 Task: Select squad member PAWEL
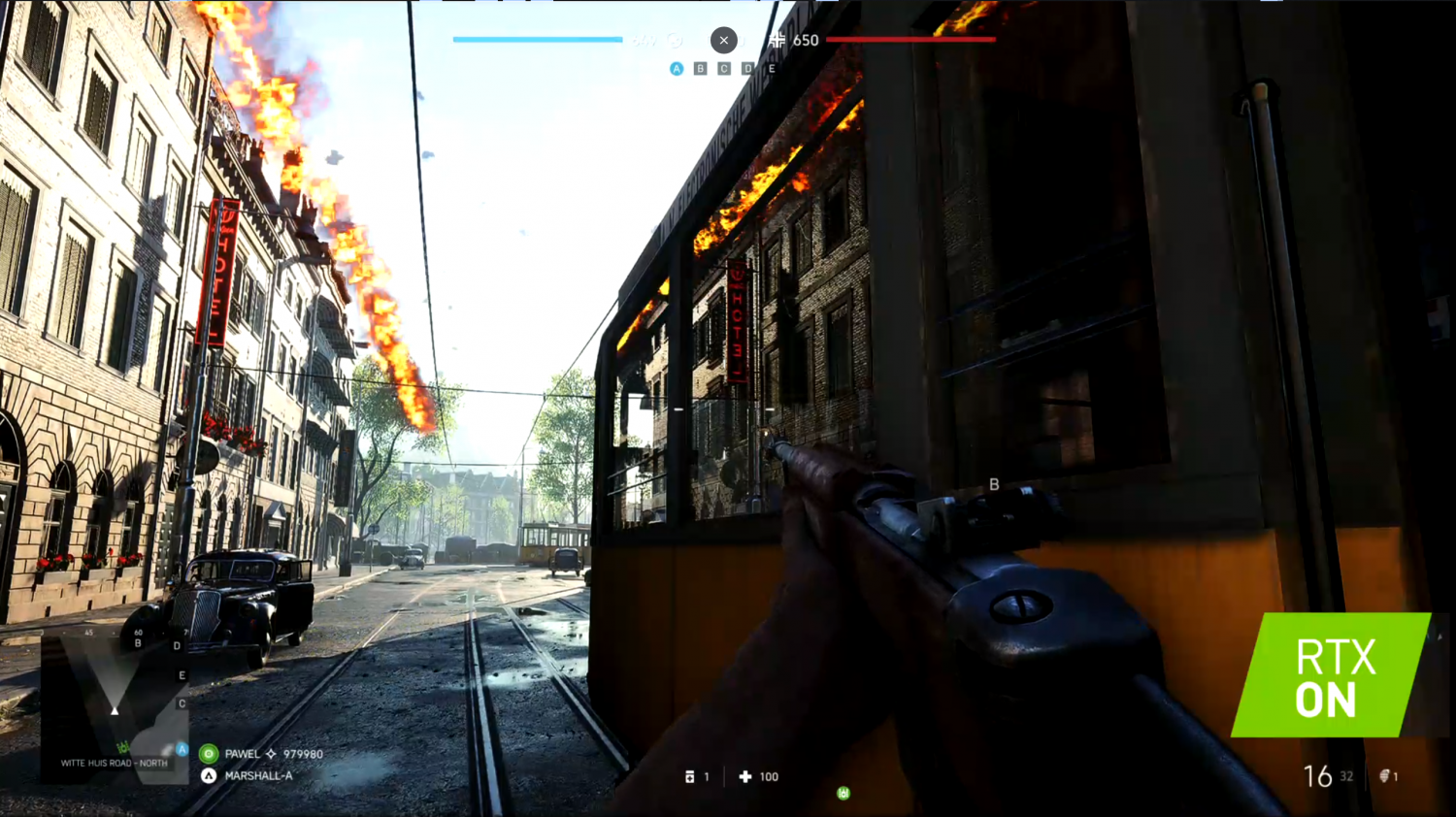(x=242, y=754)
